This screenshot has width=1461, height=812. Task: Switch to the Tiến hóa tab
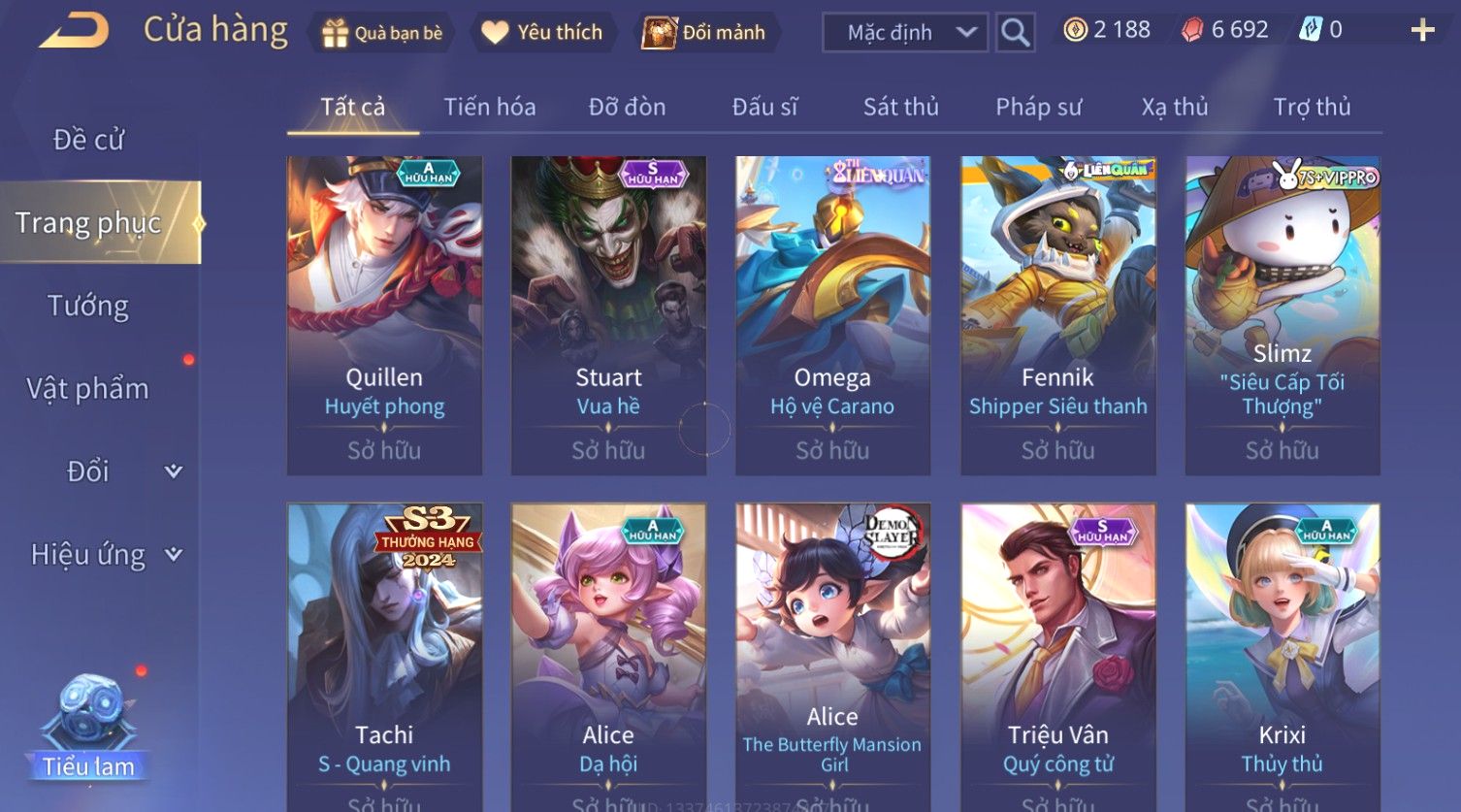pyautogui.click(x=489, y=107)
